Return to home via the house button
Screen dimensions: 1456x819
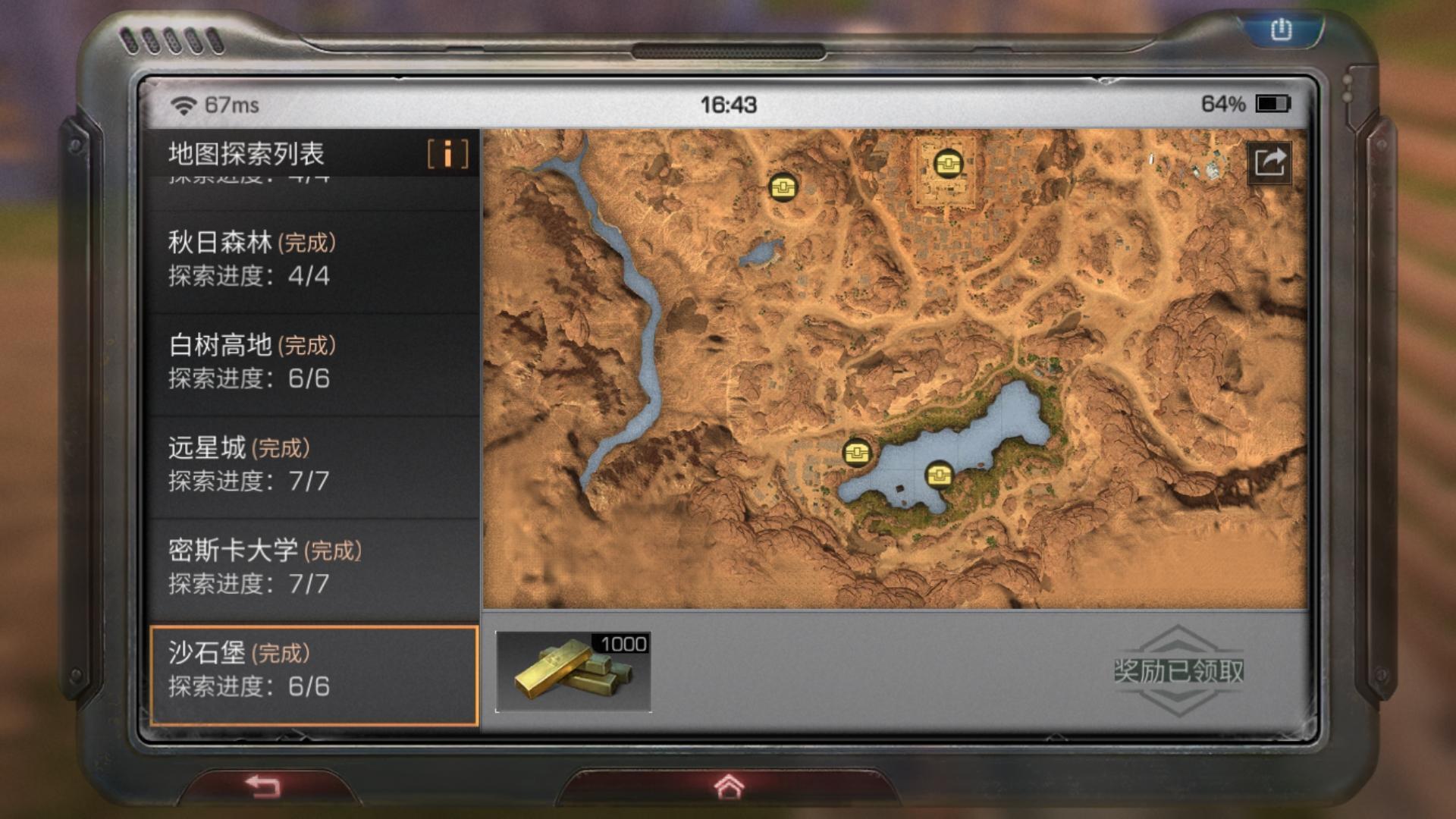(x=729, y=787)
